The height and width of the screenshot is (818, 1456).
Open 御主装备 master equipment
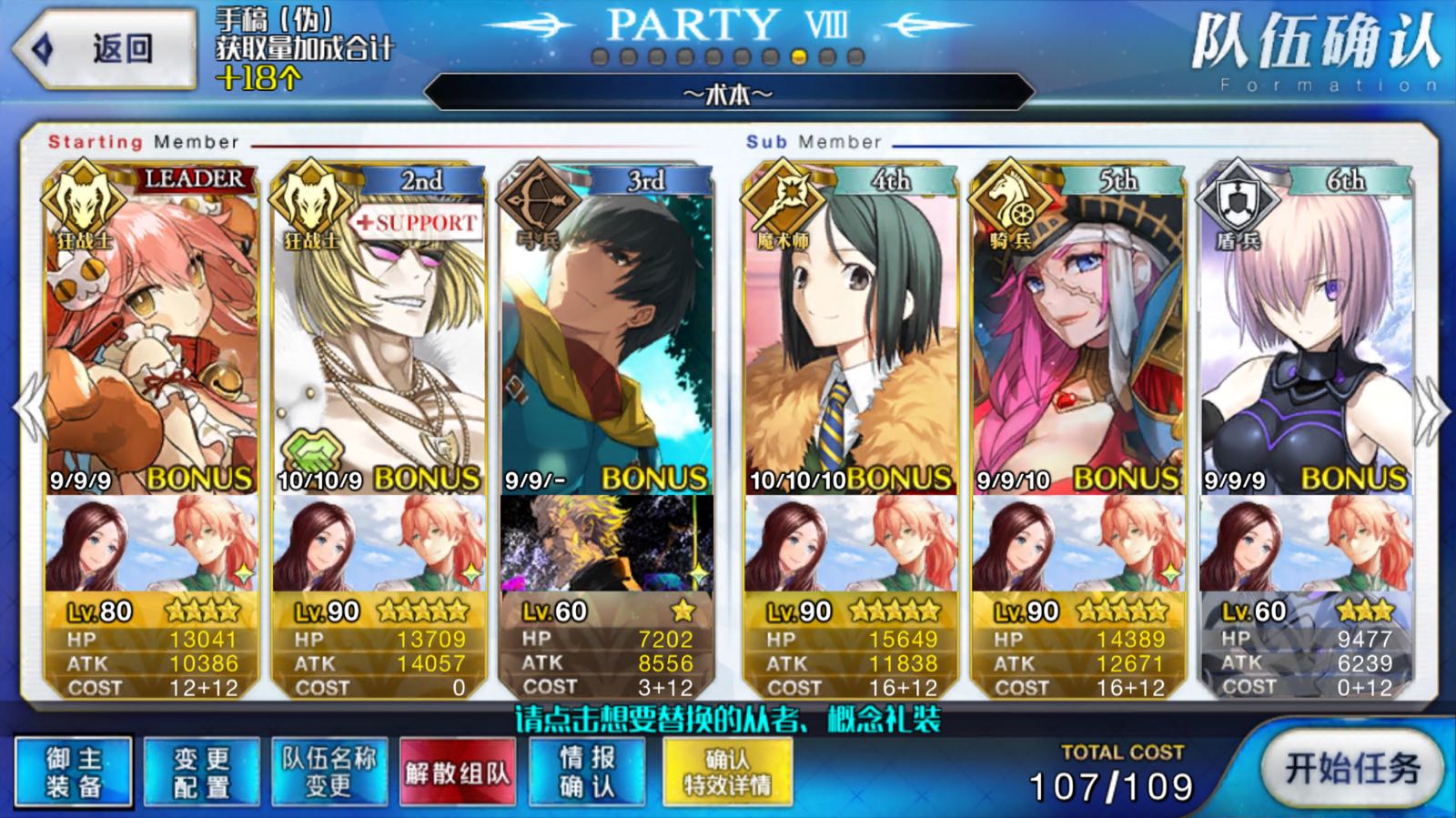pyautogui.click(x=74, y=773)
